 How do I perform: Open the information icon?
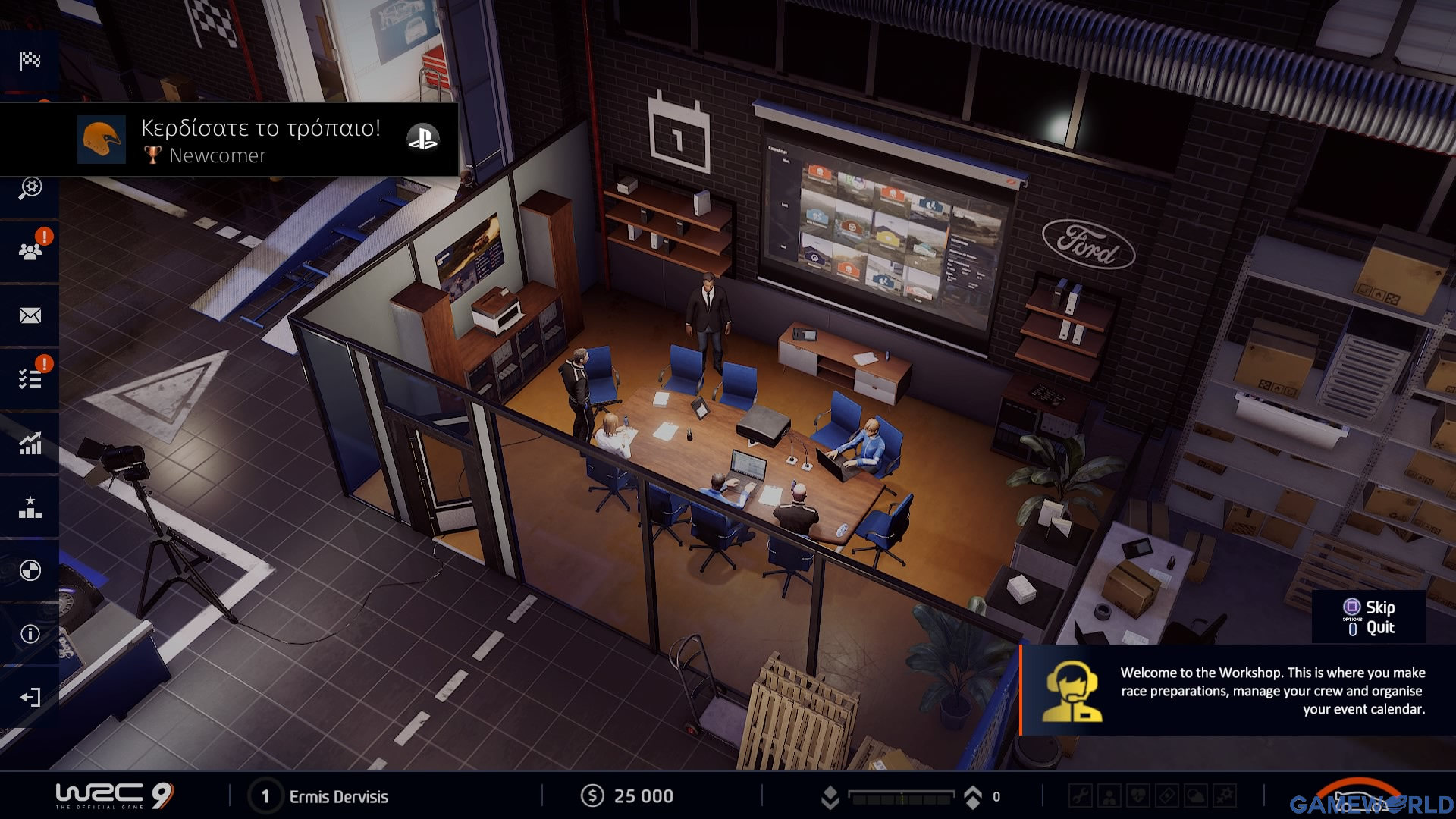tap(30, 634)
